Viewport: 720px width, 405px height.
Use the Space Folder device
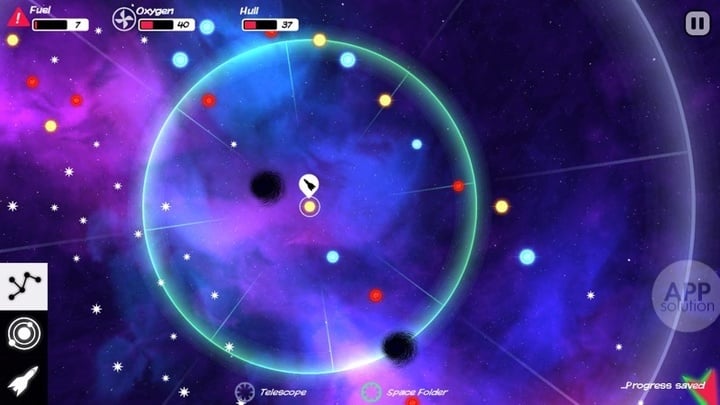point(372,392)
